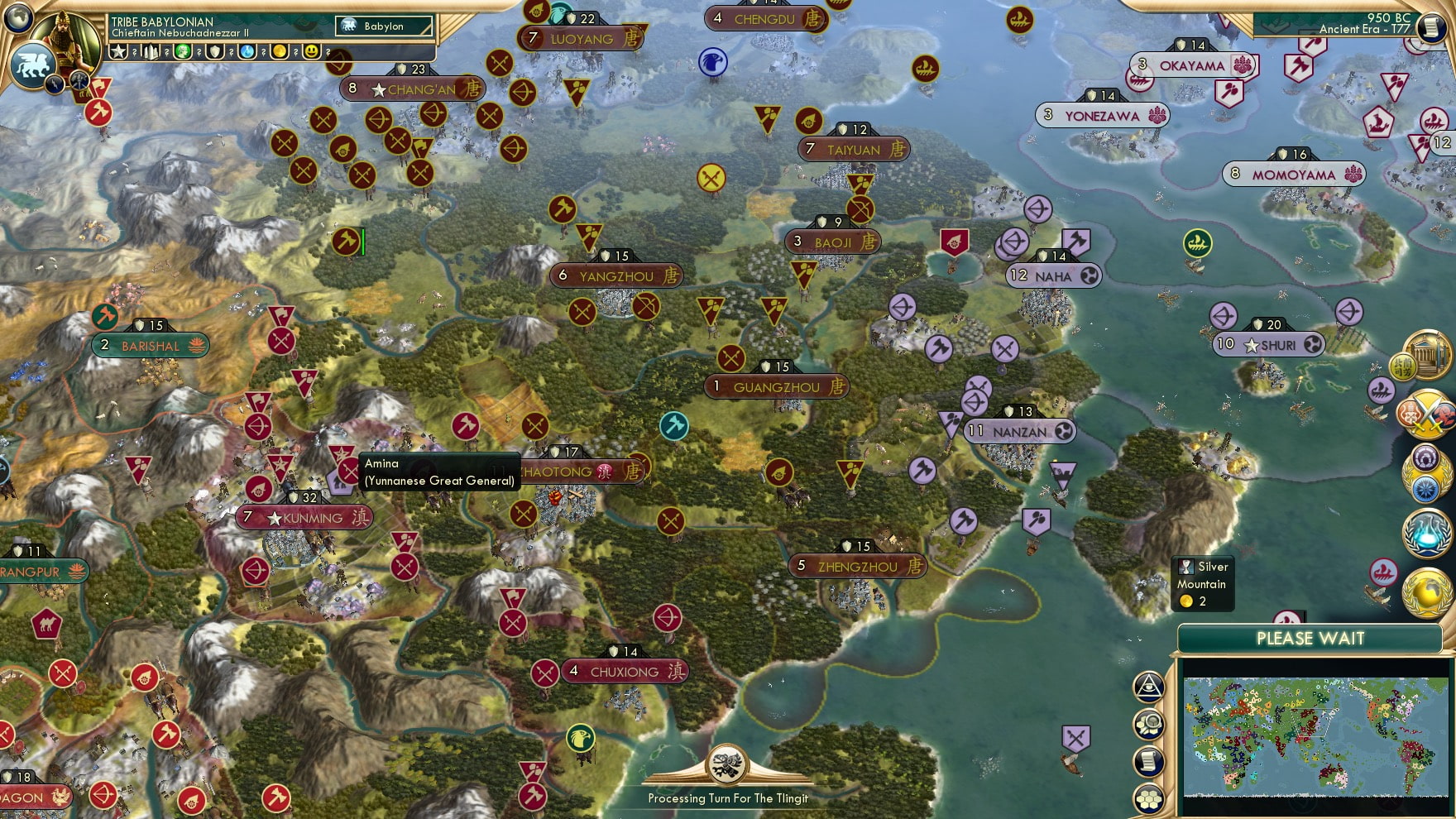Click the Silver Mountain resource icon in tooltip
This screenshot has width=1456, height=819.
pyautogui.click(x=1188, y=568)
